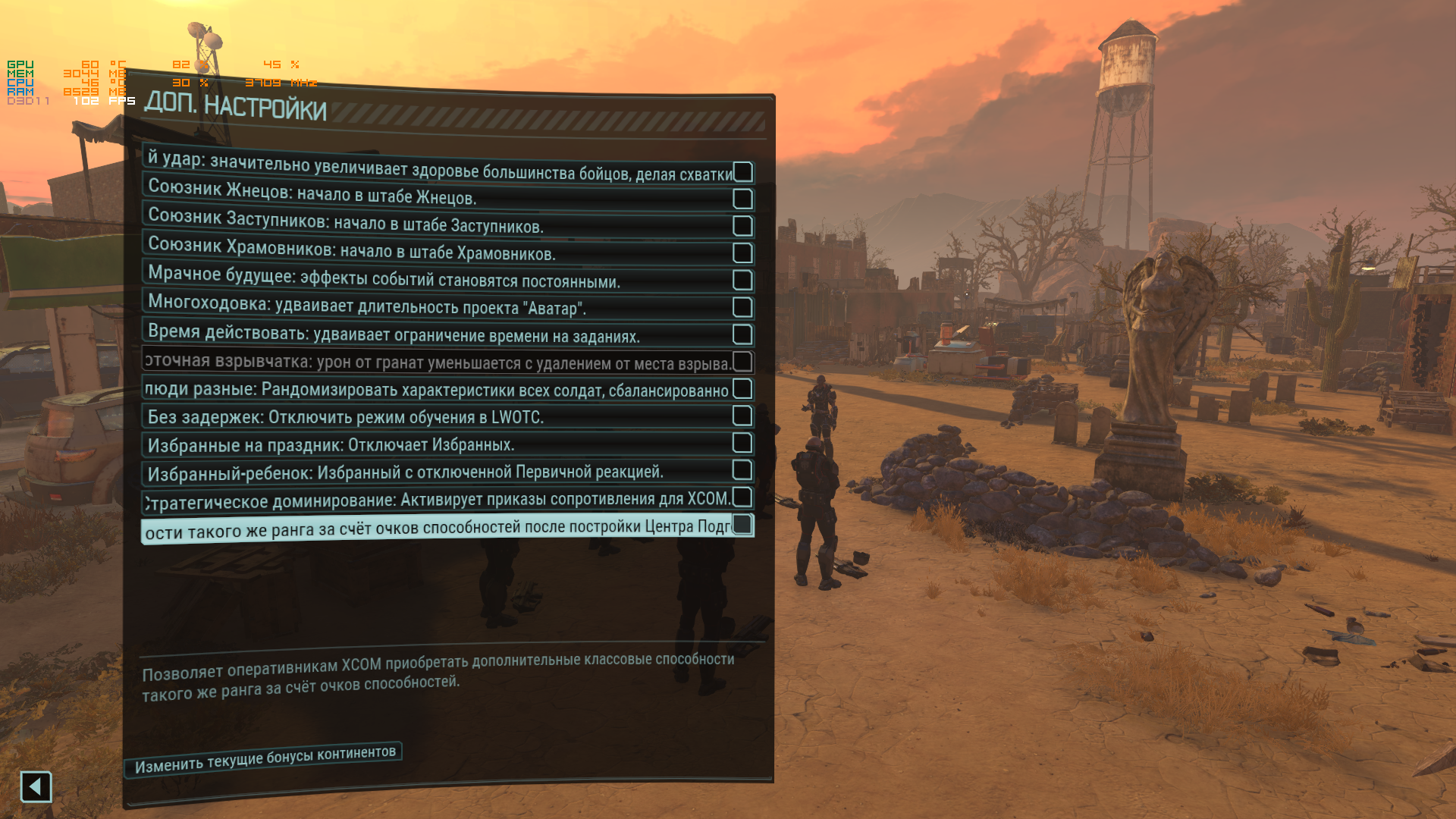Enable Мрачное будущее option
This screenshot has height=819, width=1456.
coord(742,280)
